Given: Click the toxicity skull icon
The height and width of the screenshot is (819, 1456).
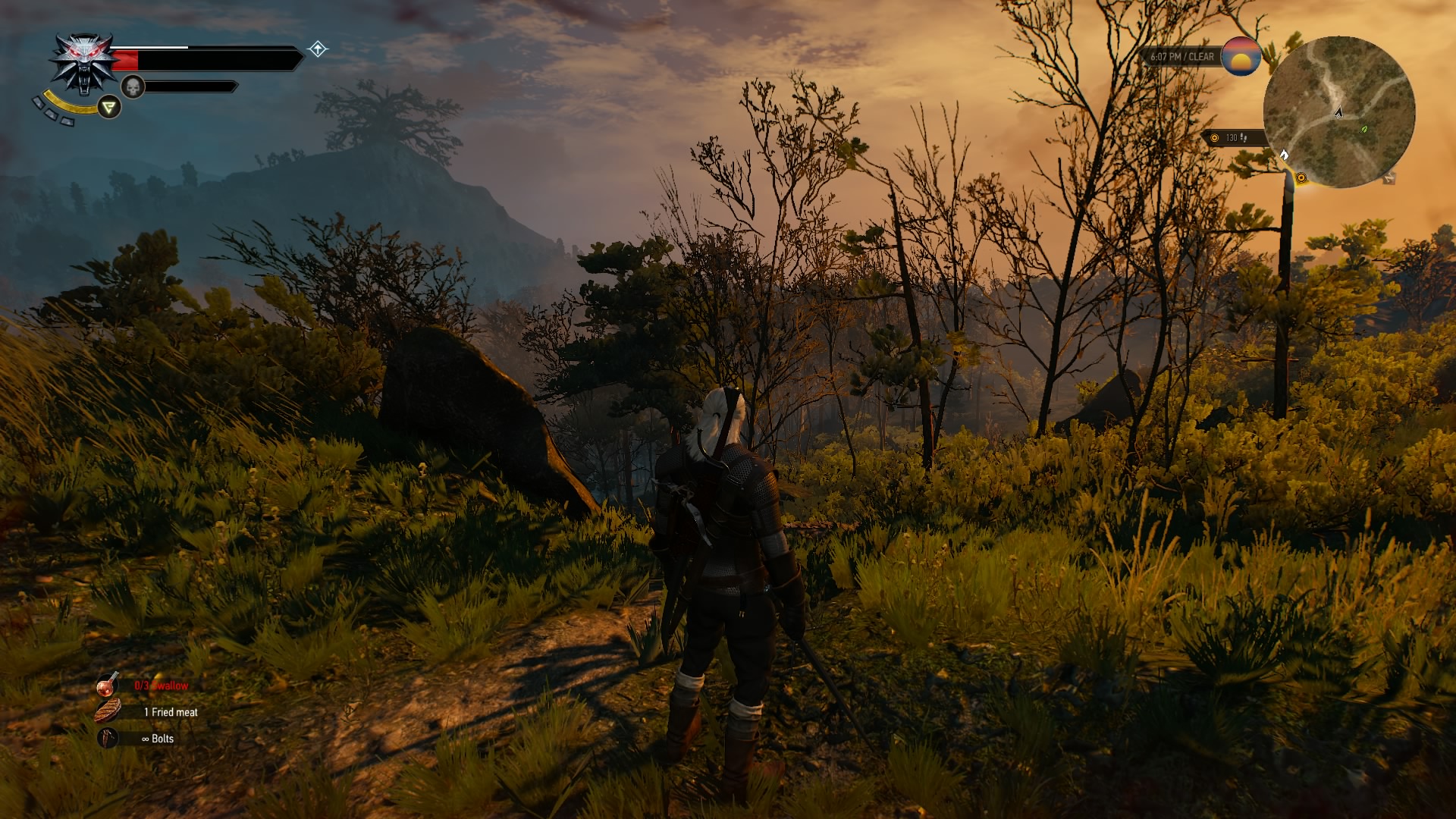Looking at the screenshot, I should pyautogui.click(x=133, y=87).
